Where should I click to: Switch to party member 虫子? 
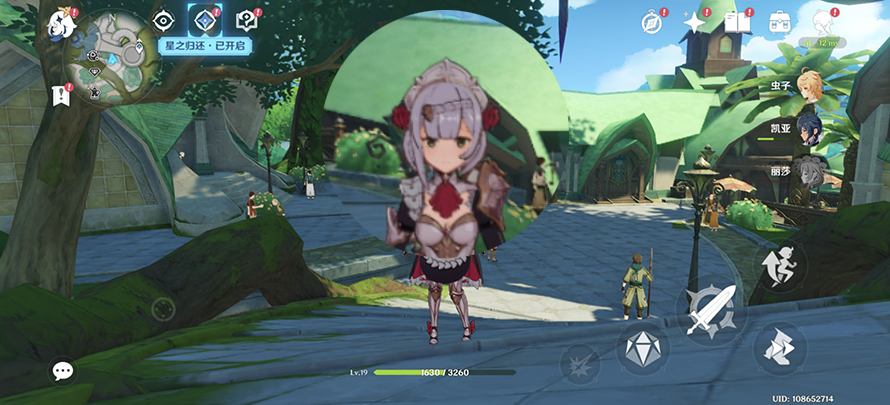[809, 85]
